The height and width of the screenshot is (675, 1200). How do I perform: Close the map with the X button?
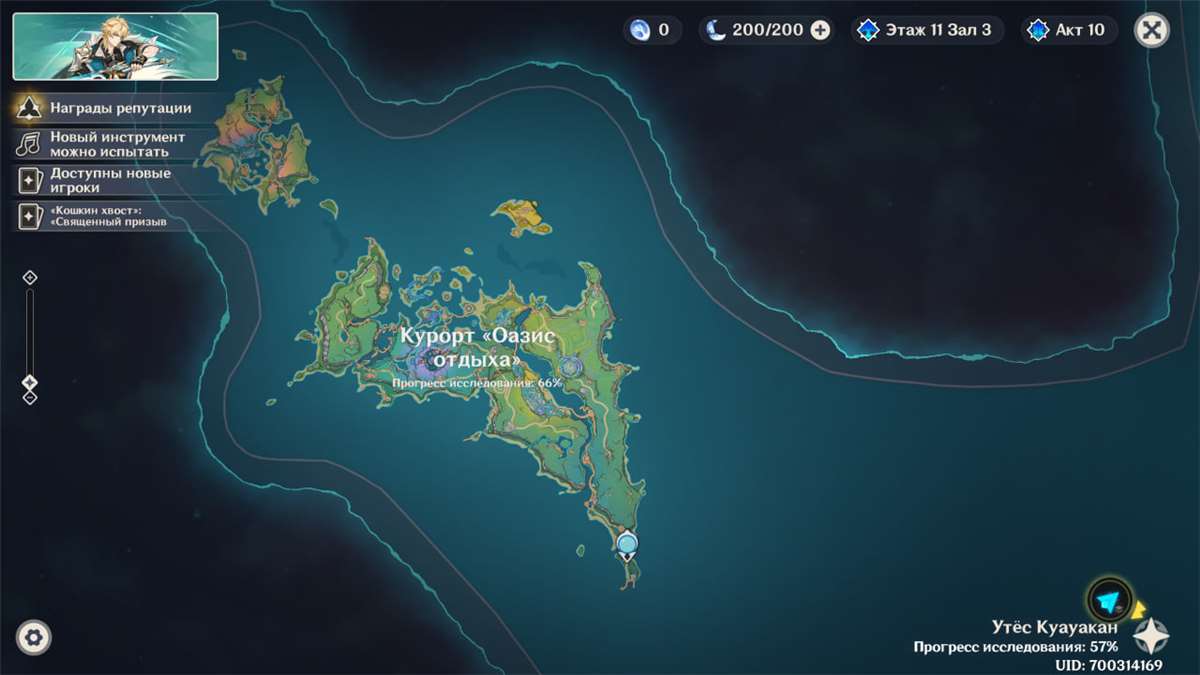(1152, 30)
